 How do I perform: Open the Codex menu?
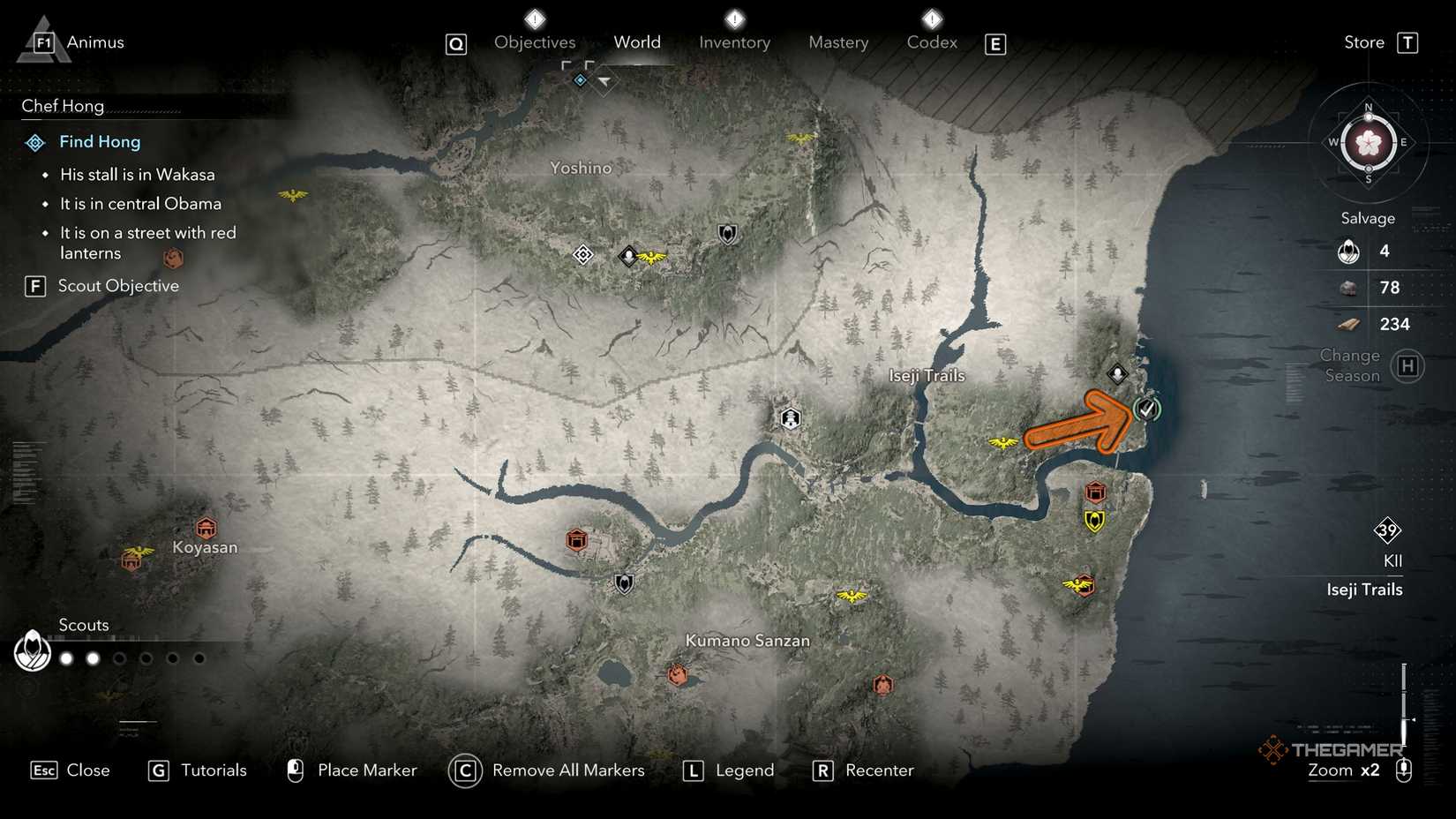pyautogui.click(x=931, y=41)
